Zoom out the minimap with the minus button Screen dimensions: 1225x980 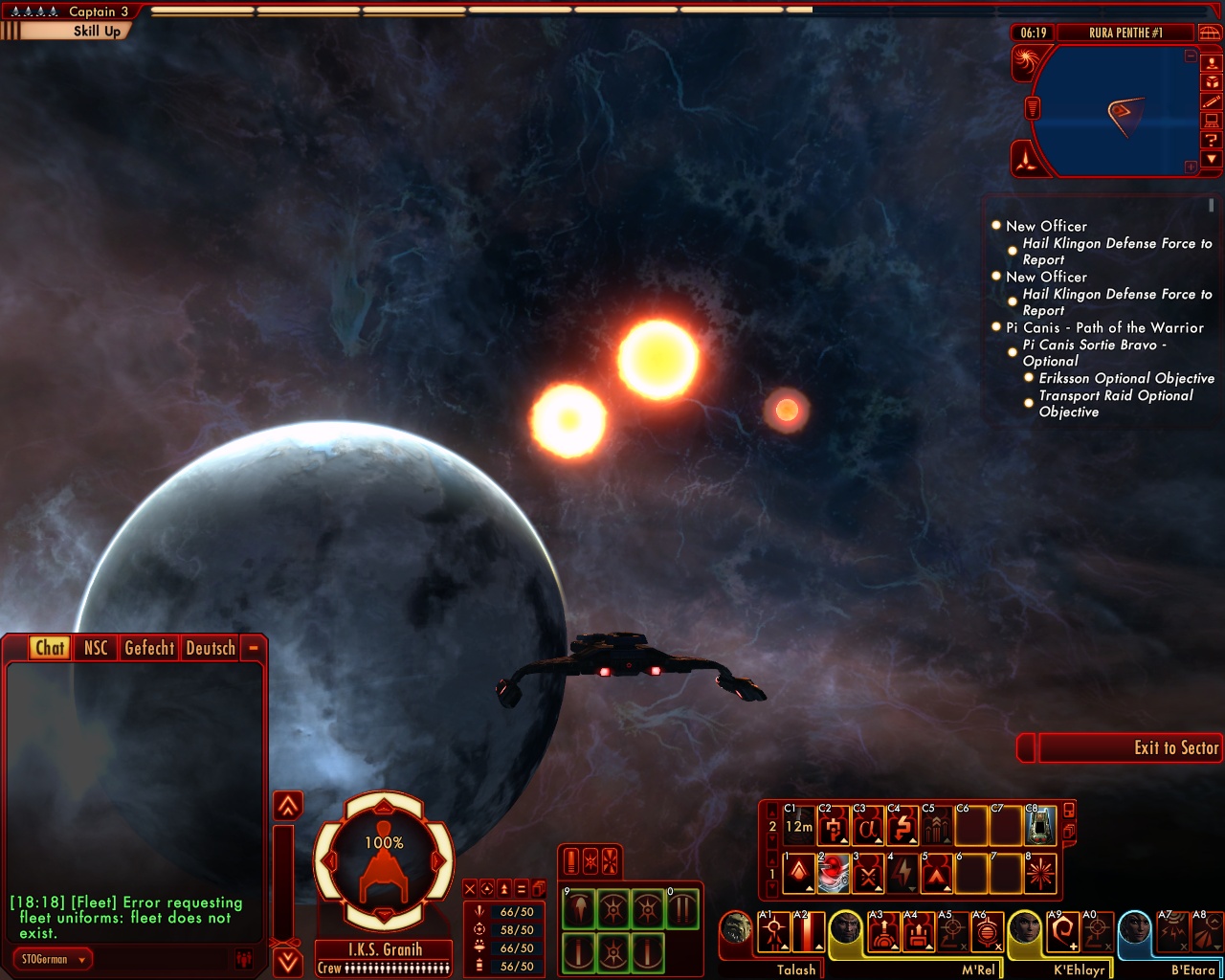(x=1191, y=56)
